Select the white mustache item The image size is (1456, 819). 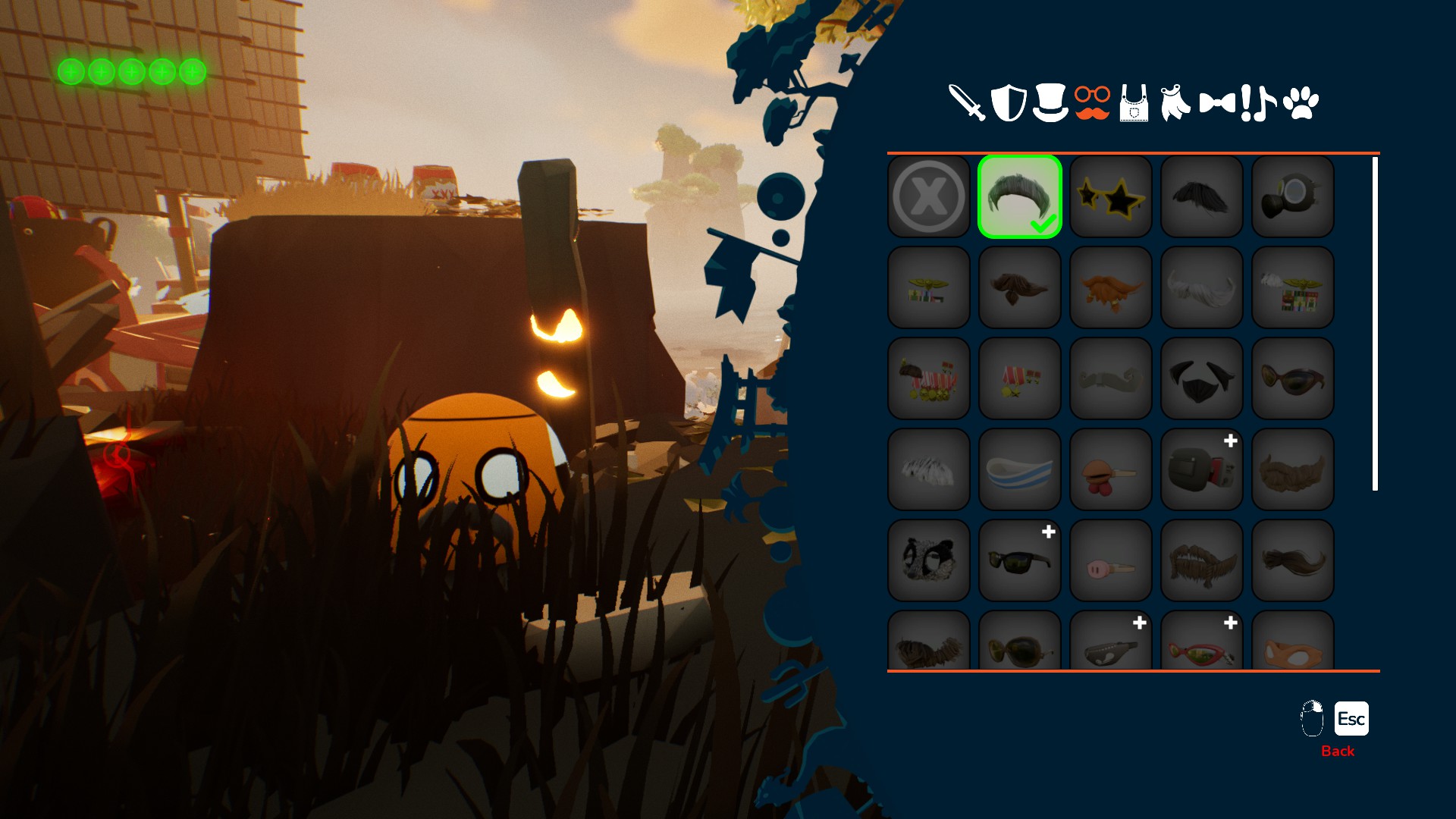pyautogui.click(x=1202, y=288)
